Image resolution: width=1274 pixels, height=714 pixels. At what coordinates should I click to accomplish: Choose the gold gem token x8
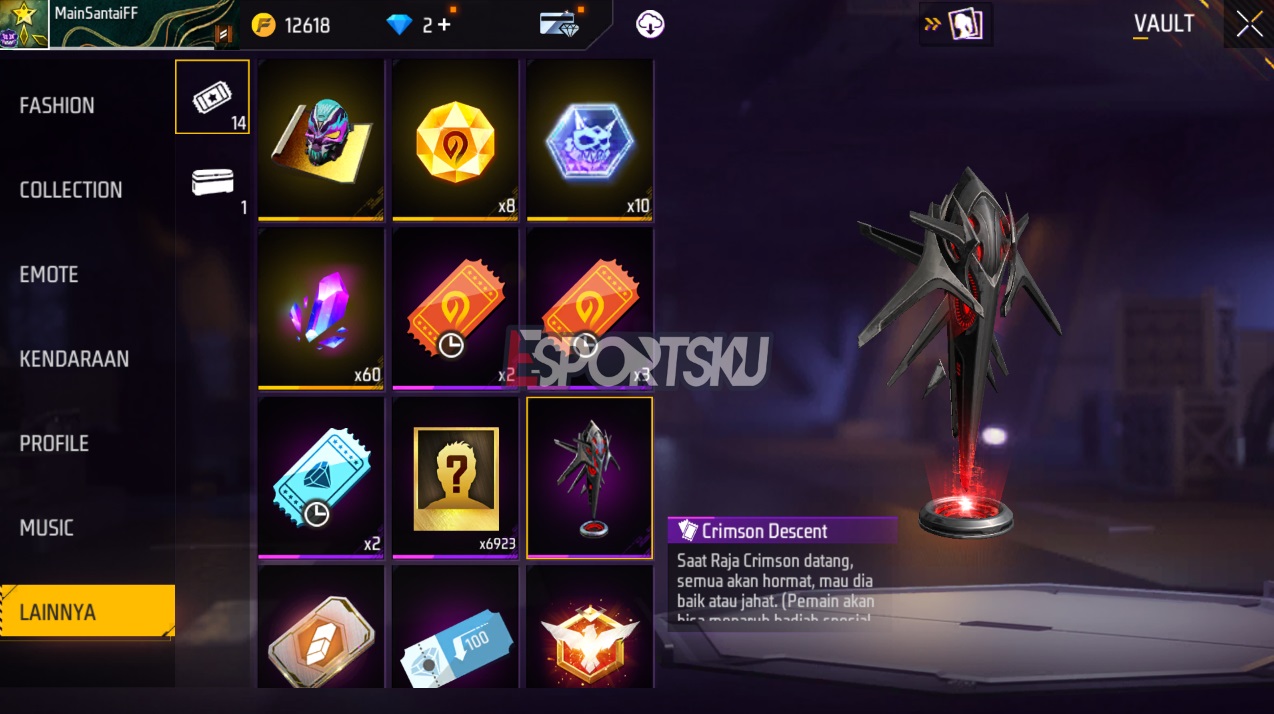455,139
